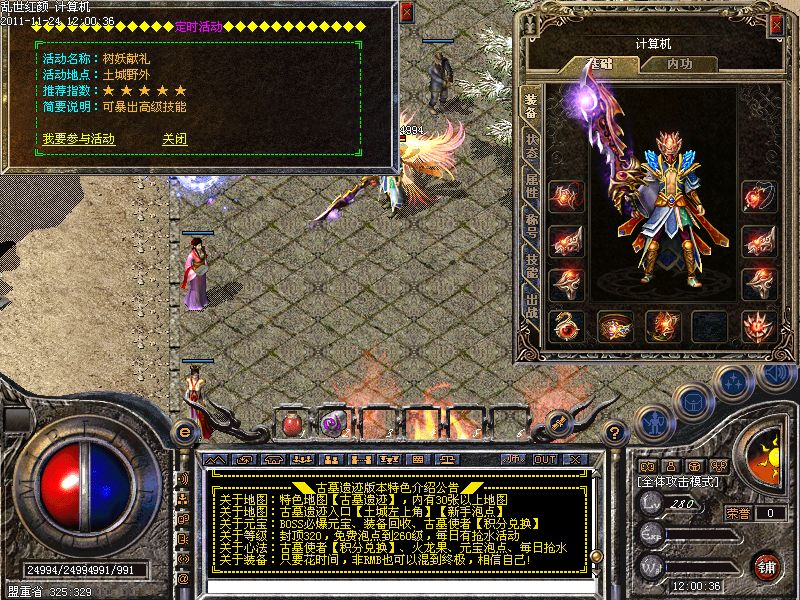Select the red potion hotbar slot
800x600 pixels.
(x=292, y=423)
